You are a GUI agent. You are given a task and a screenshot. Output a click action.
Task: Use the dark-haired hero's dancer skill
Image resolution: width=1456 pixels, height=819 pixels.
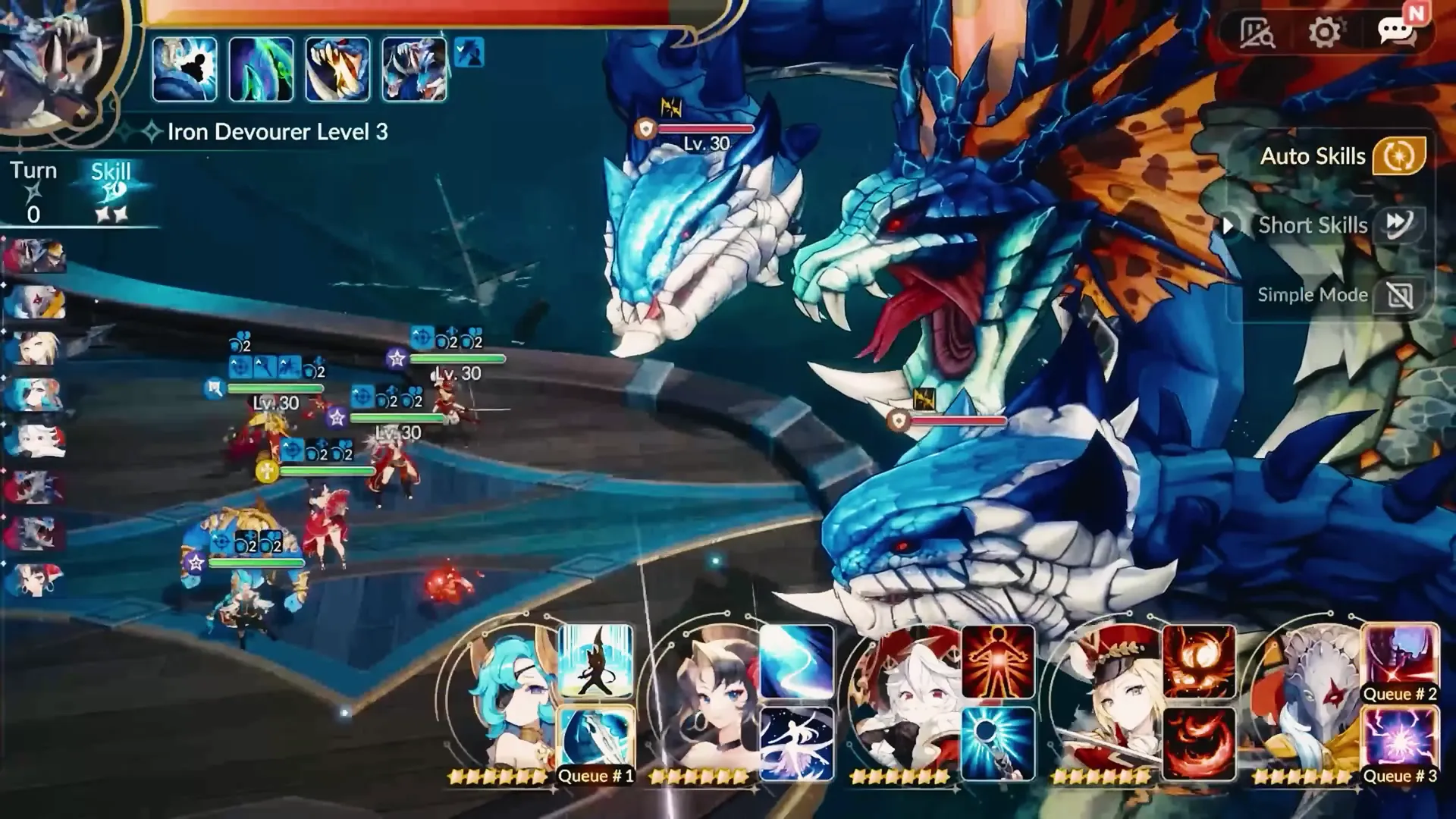[796, 743]
